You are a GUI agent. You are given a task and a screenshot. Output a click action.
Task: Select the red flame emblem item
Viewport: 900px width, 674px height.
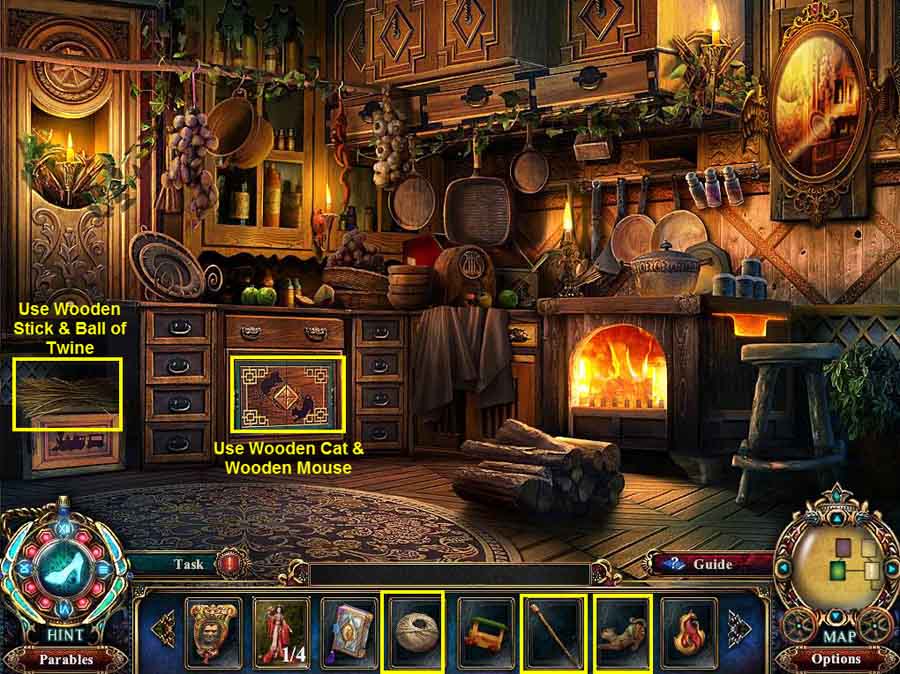pyautogui.click(x=690, y=632)
